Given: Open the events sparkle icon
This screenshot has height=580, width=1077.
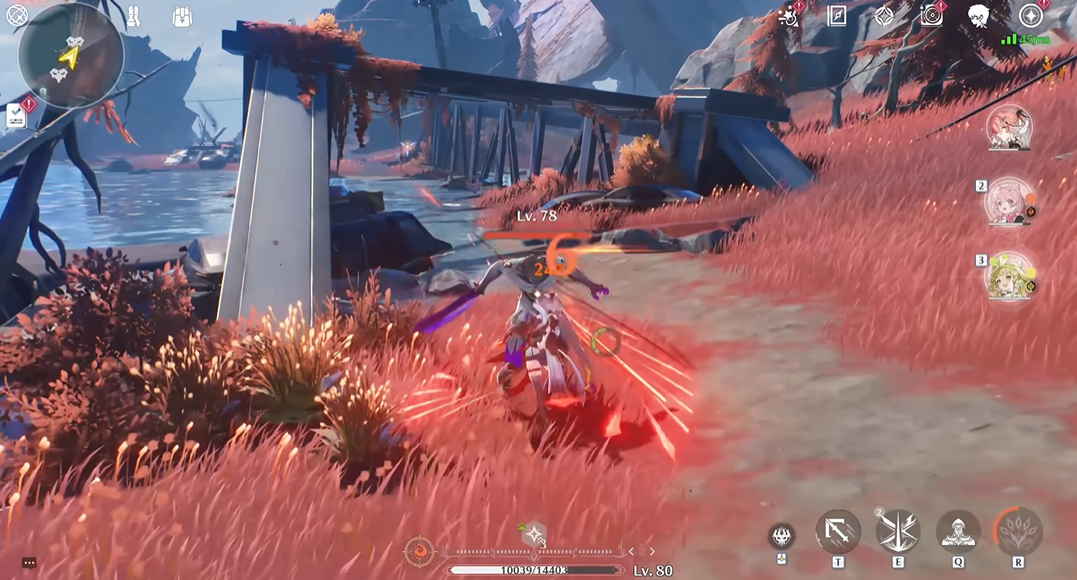Looking at the screenshot, I should [791, 15].
